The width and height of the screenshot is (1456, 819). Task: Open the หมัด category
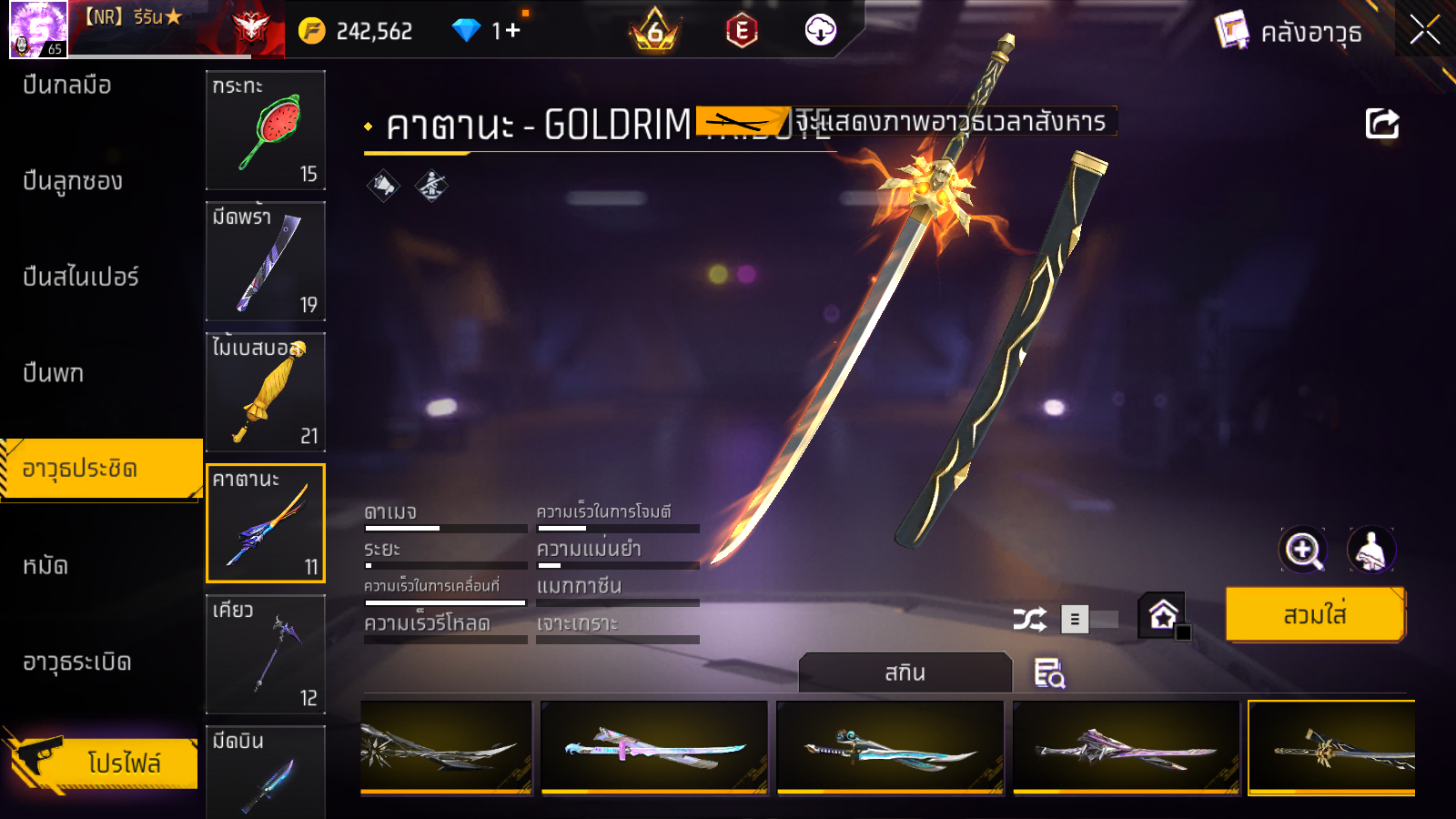point(45,566)
